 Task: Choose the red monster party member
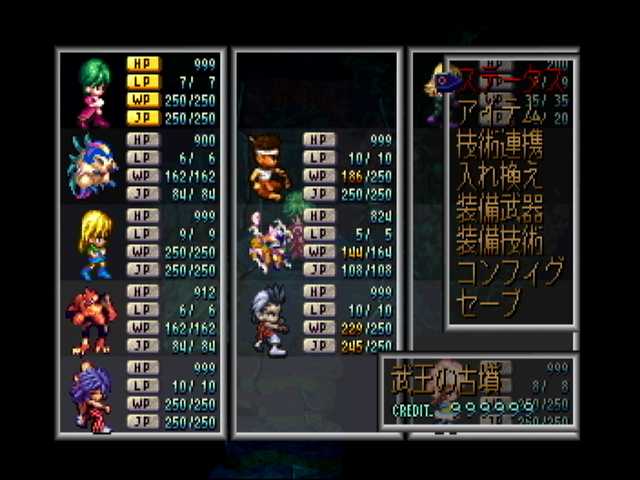pos(92,318)
